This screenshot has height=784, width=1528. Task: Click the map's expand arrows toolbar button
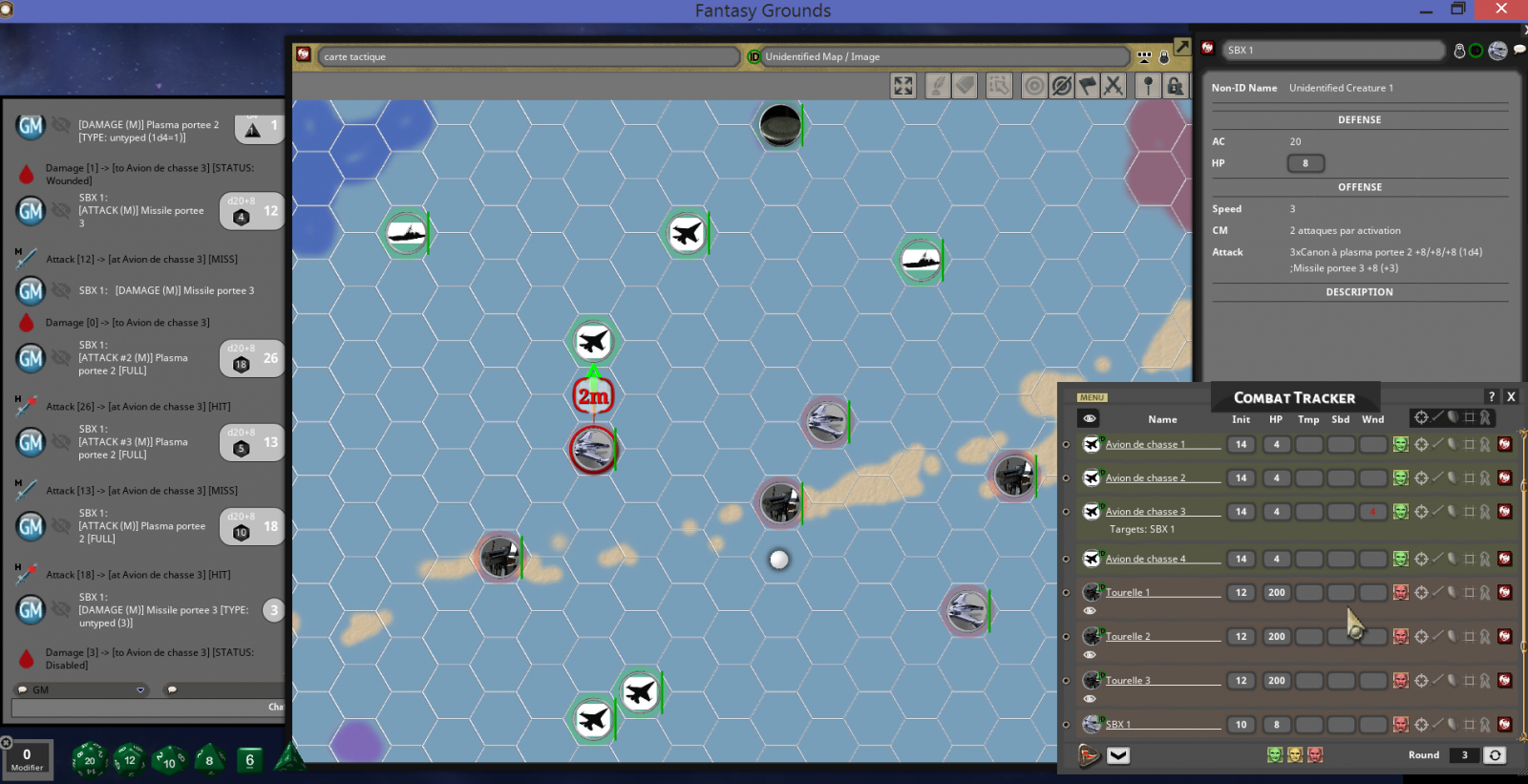point(902,86)
